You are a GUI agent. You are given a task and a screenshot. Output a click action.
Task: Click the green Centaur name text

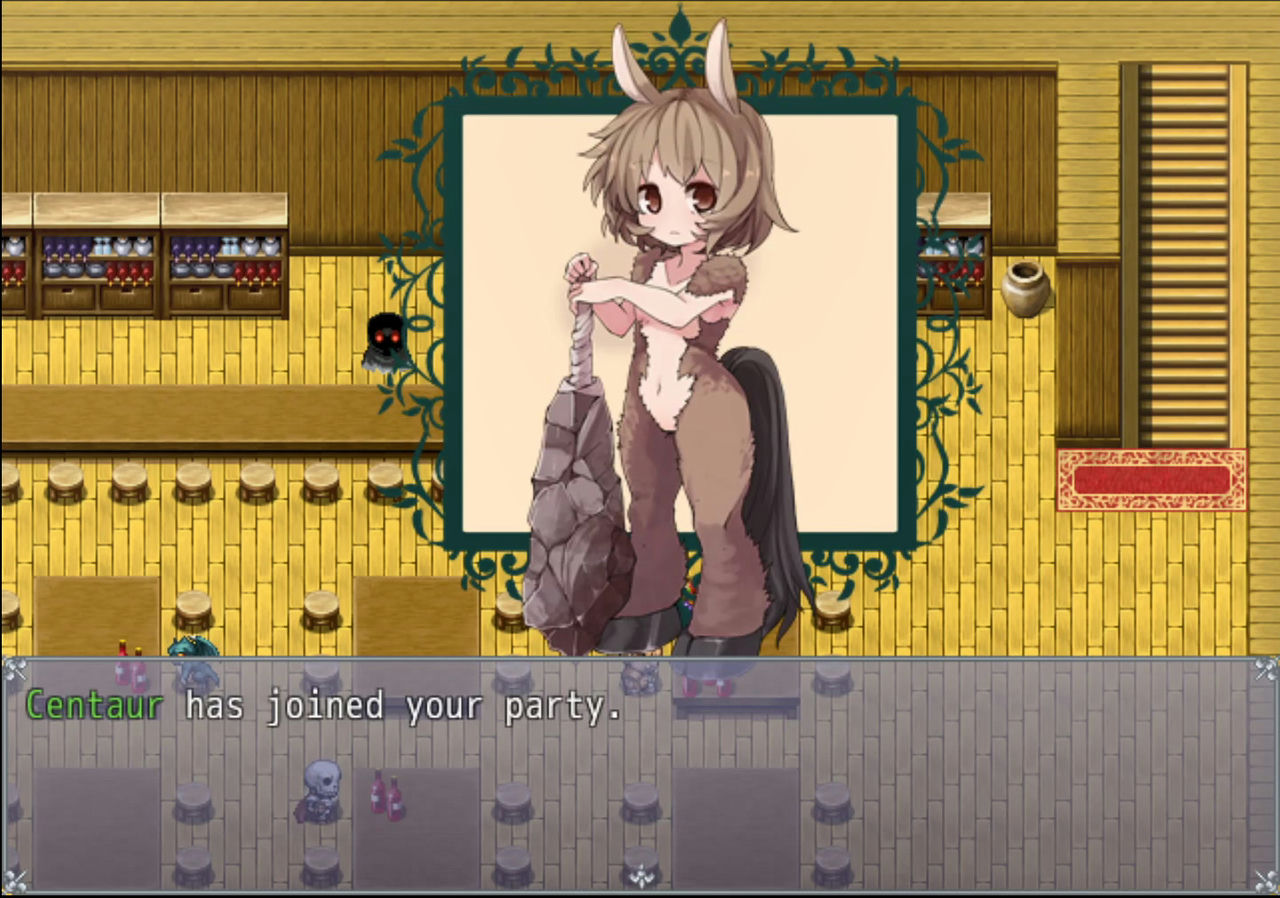[94, 705]
